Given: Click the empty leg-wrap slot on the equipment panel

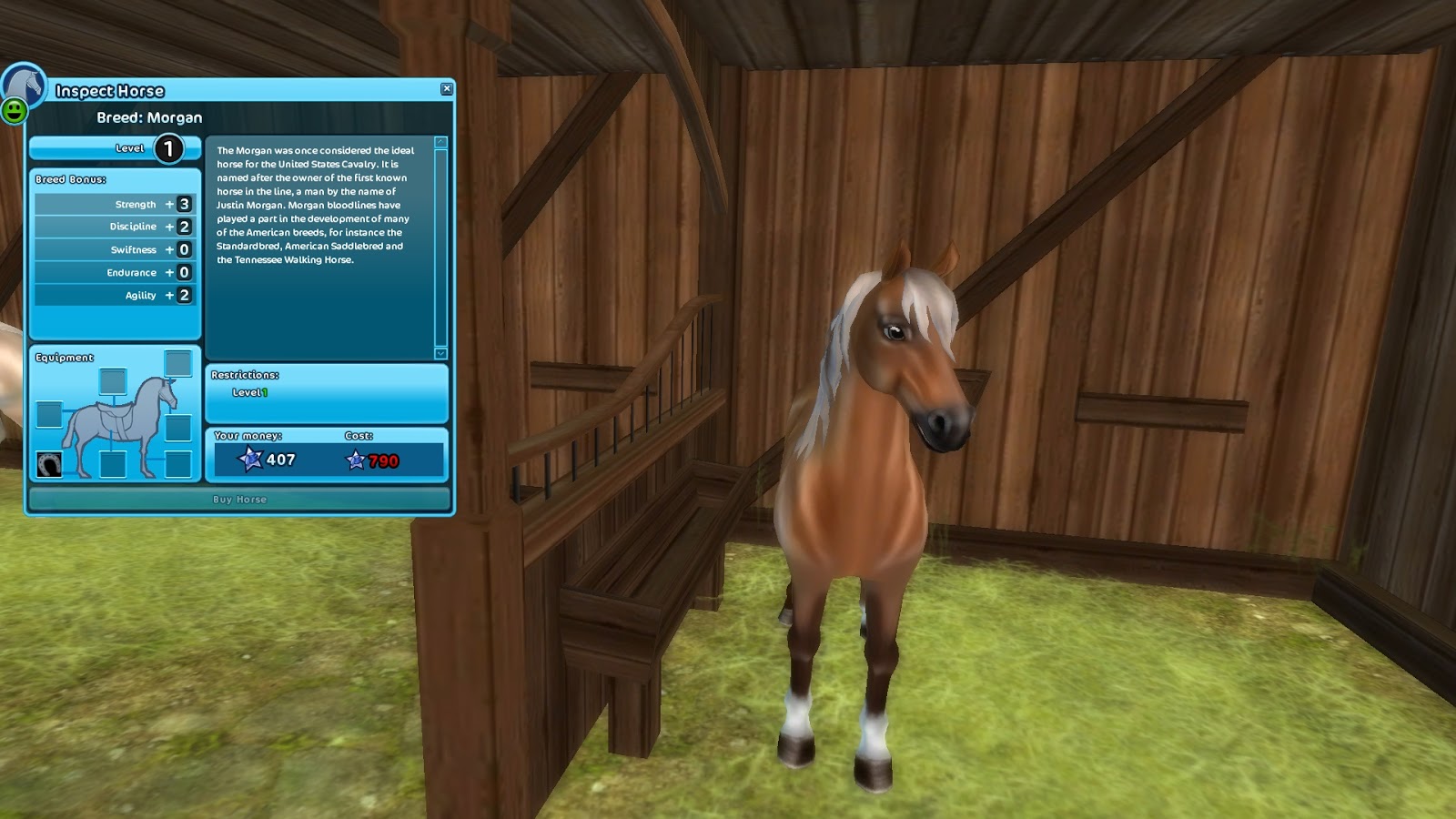Looking at the screenshot, I should pyautogui.click(x=177, y=466).
